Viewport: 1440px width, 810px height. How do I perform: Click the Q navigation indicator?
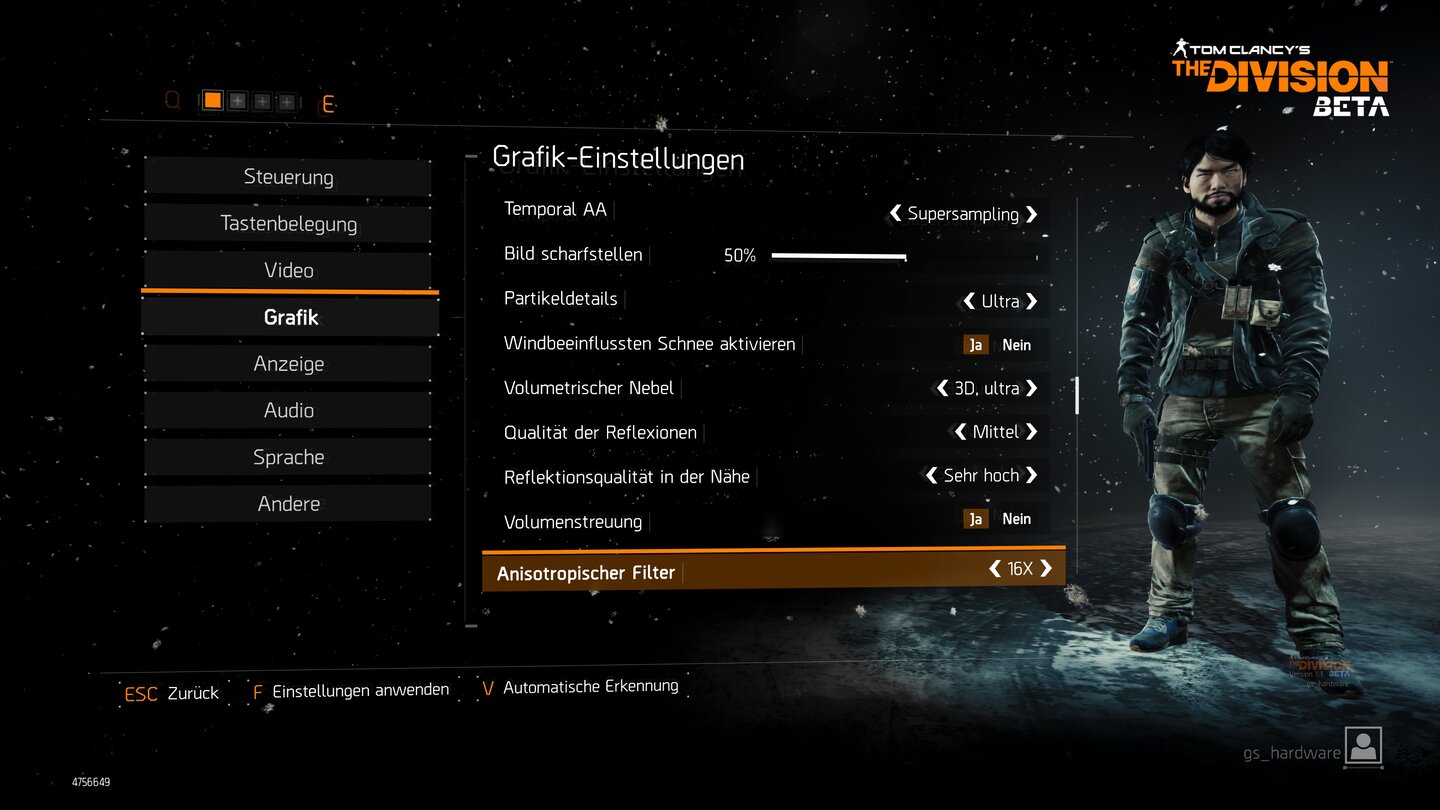(172, 100)
